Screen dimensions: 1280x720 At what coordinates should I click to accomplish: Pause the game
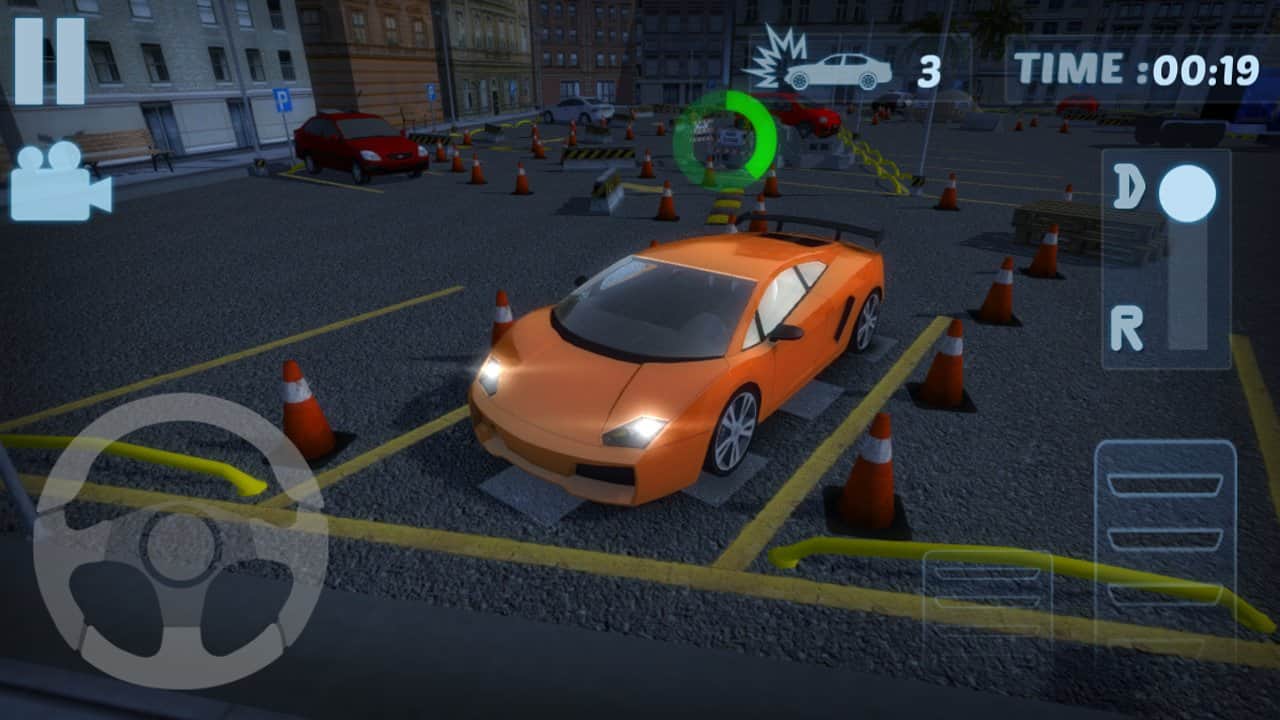tap(49, 61)
